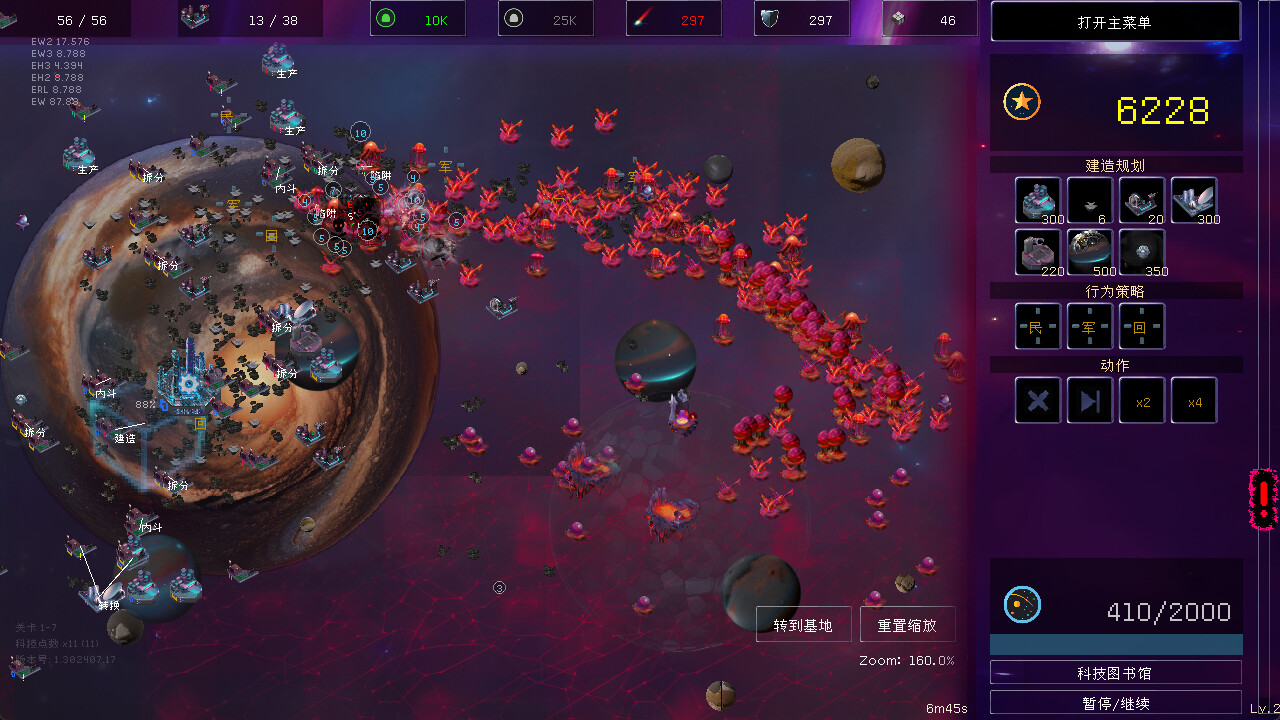Activate the 回 recall behavior strategy
Image resolution: width=1280 pixels, height=720 pixels.
point(1141,326)
